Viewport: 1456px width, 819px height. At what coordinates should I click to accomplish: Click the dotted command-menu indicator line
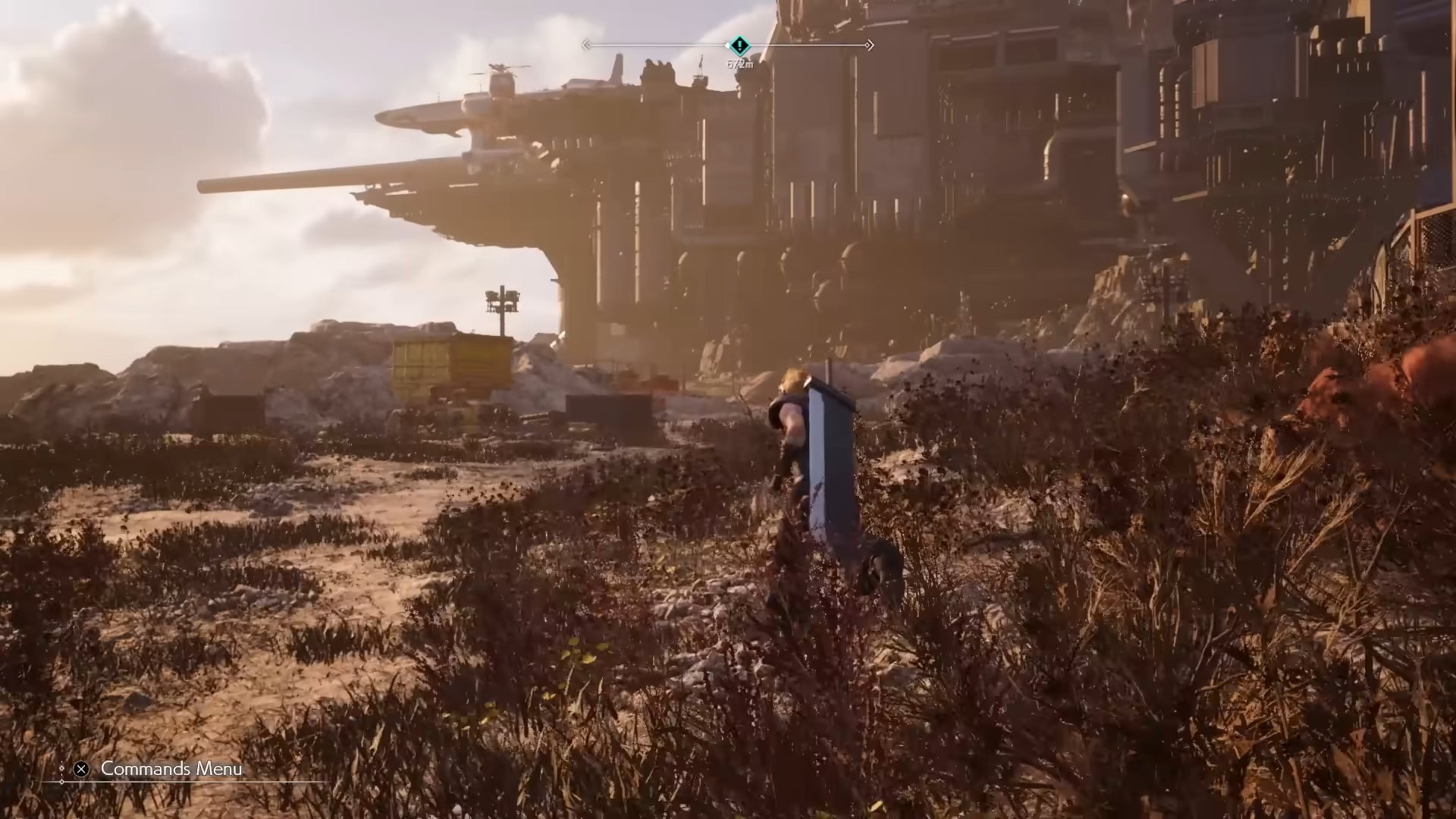[x=62, y=770]
